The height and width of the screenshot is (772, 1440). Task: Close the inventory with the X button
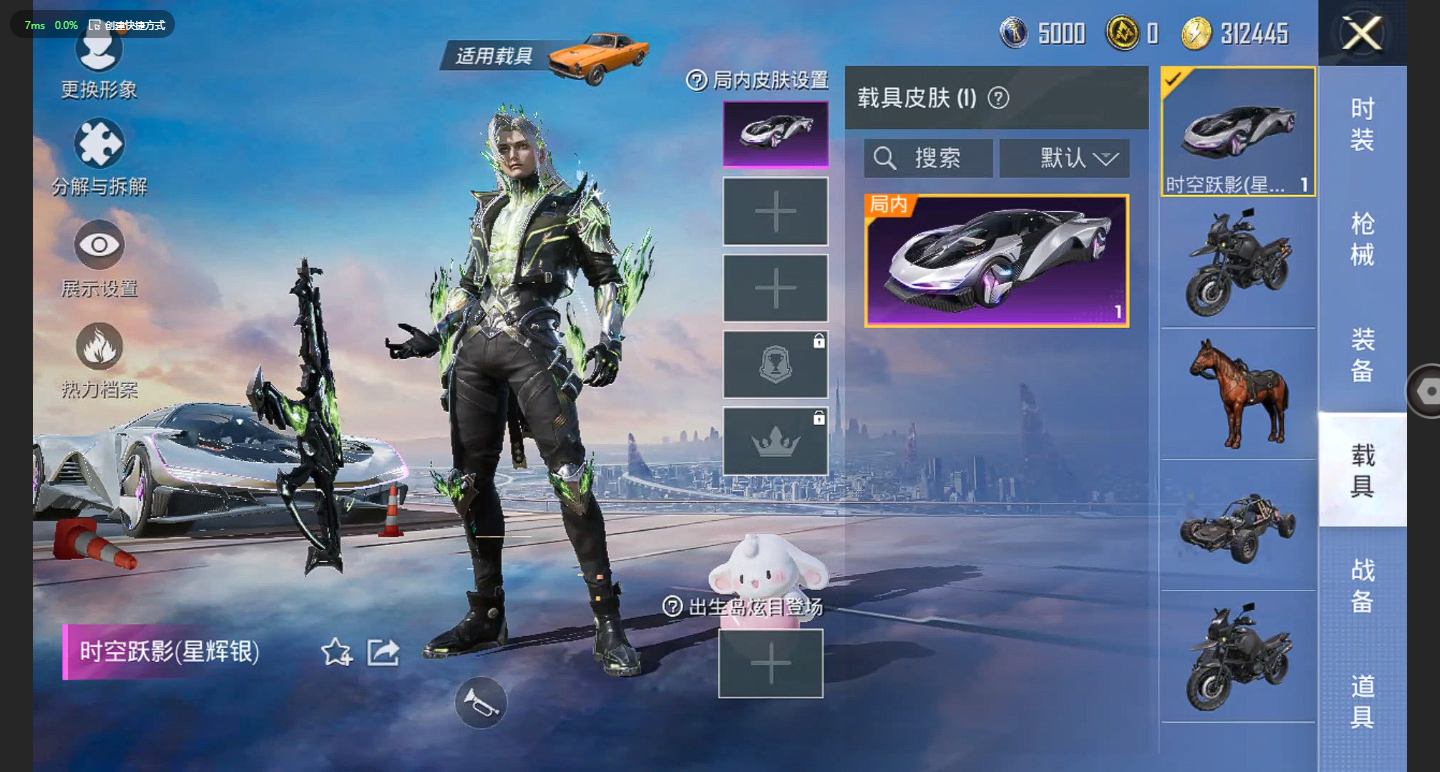pyautogui.click(x=1362, y=34)
